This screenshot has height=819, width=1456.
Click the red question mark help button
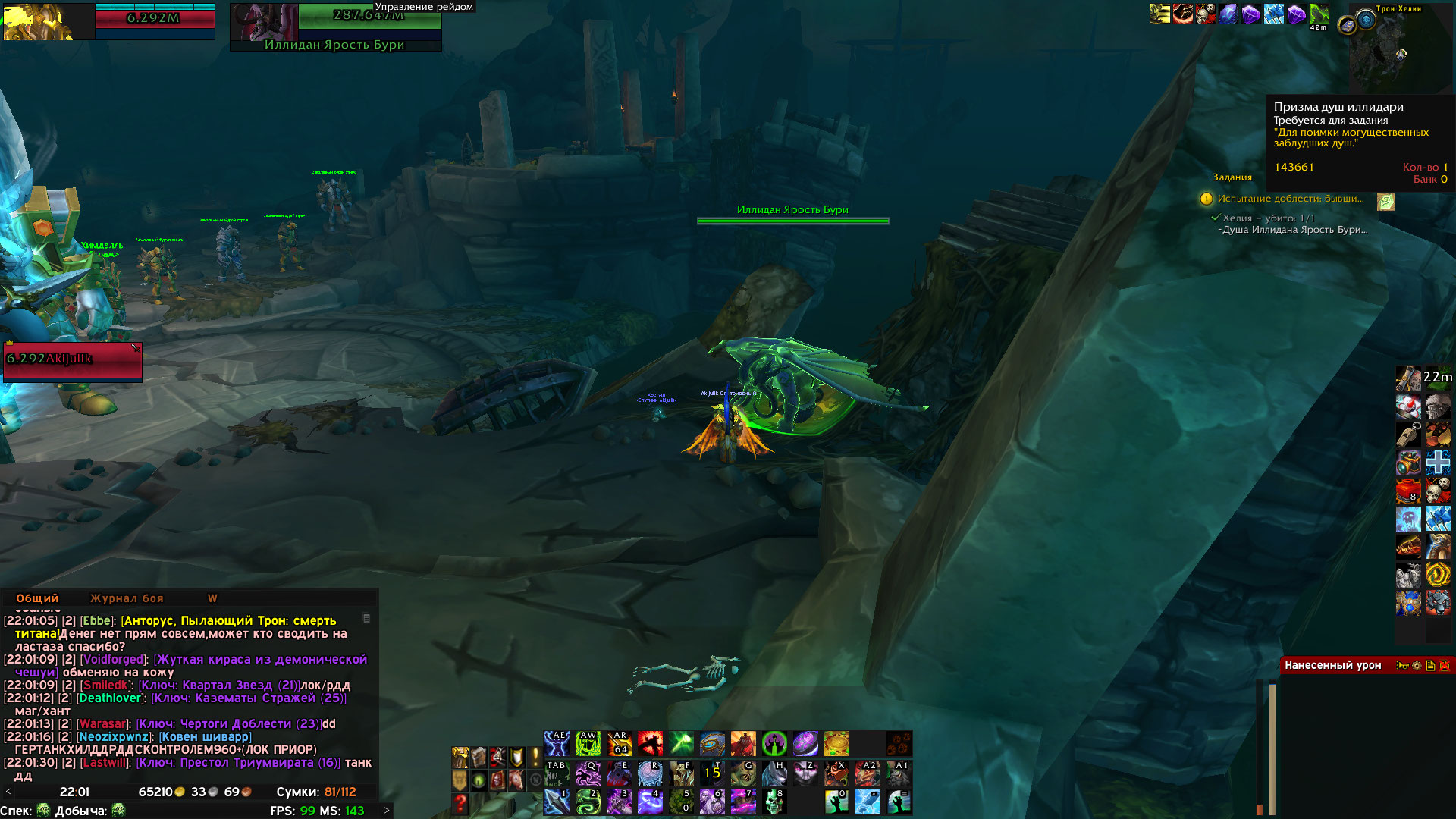460,802
